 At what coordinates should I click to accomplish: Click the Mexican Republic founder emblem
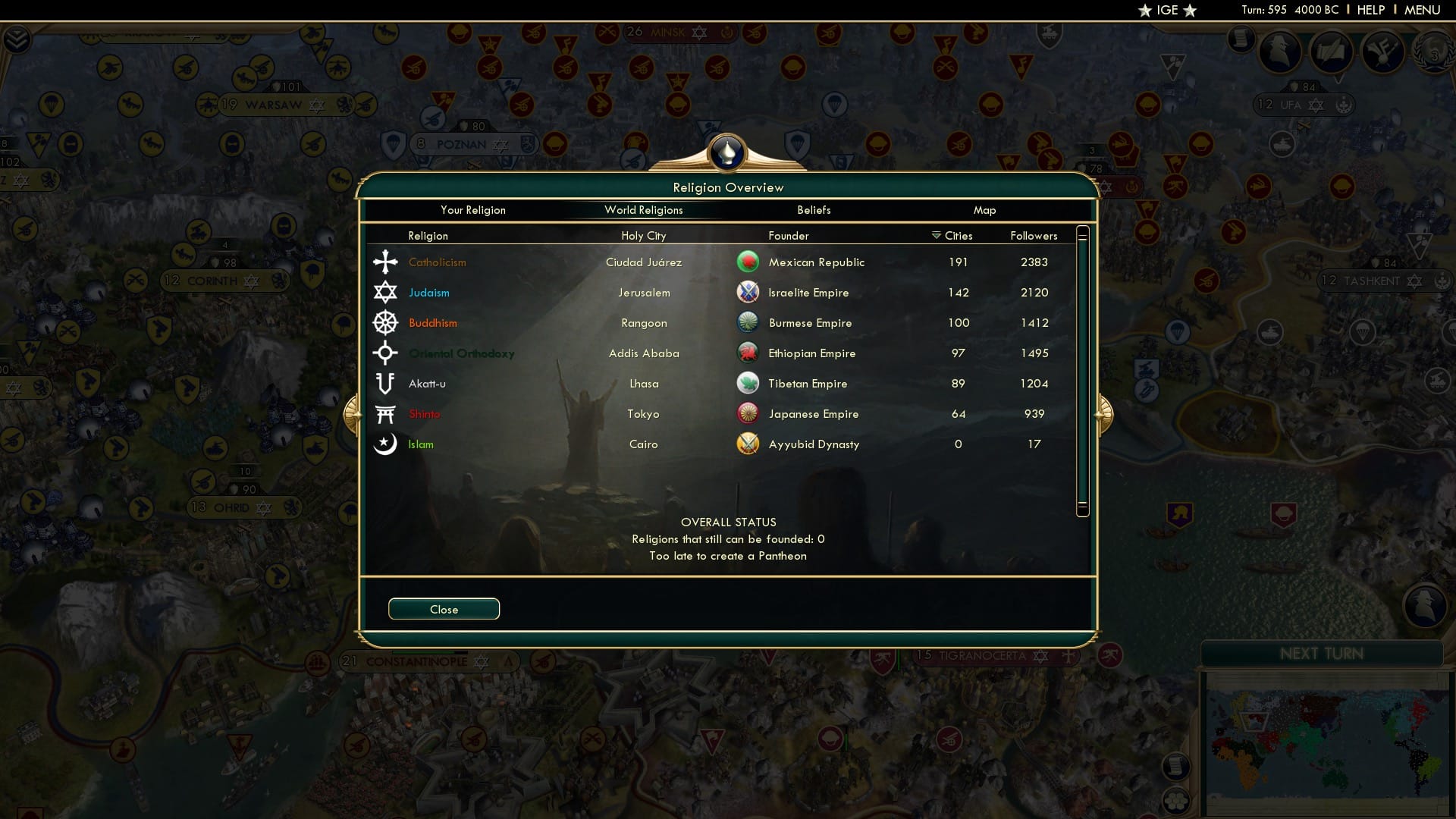[x=748, y=262]
